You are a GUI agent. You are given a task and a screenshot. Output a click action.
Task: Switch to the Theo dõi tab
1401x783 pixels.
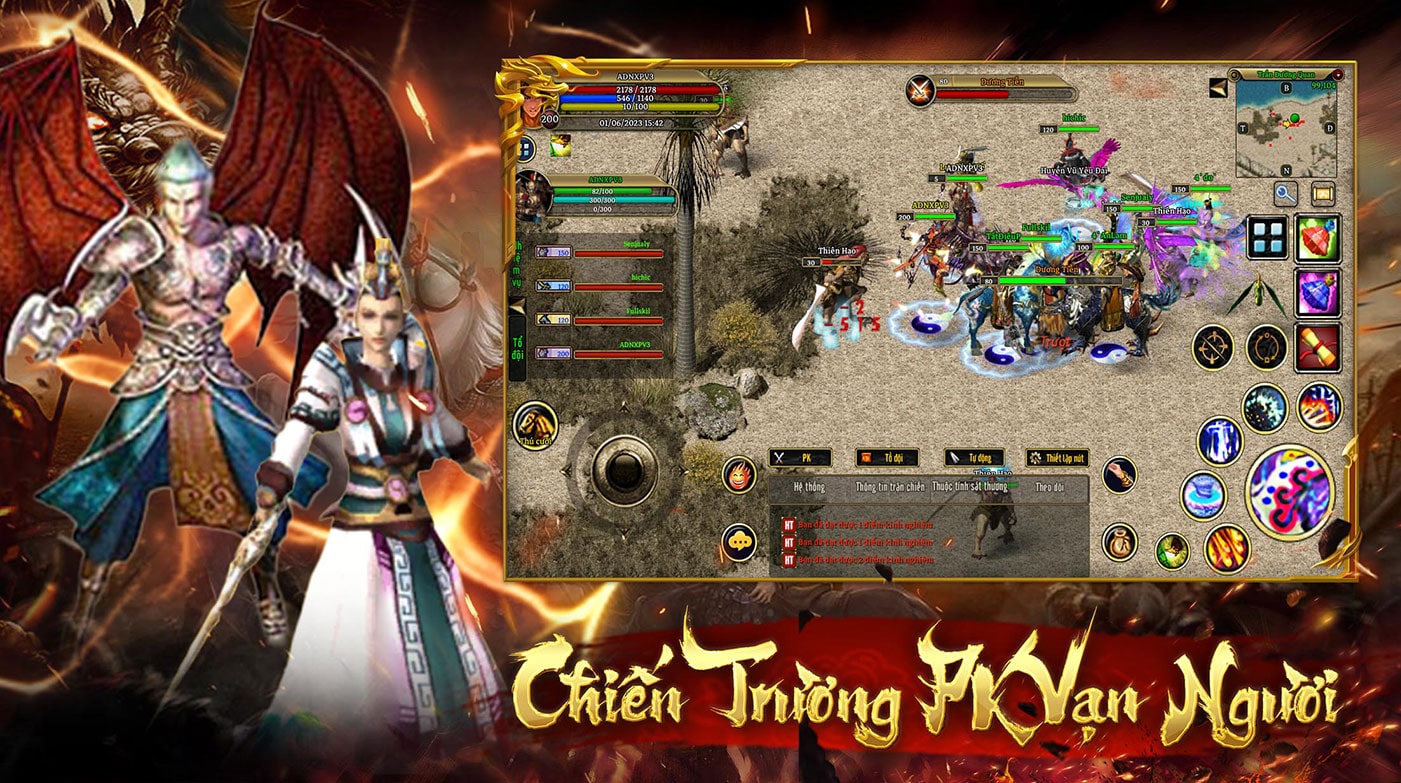(1049, 487)
